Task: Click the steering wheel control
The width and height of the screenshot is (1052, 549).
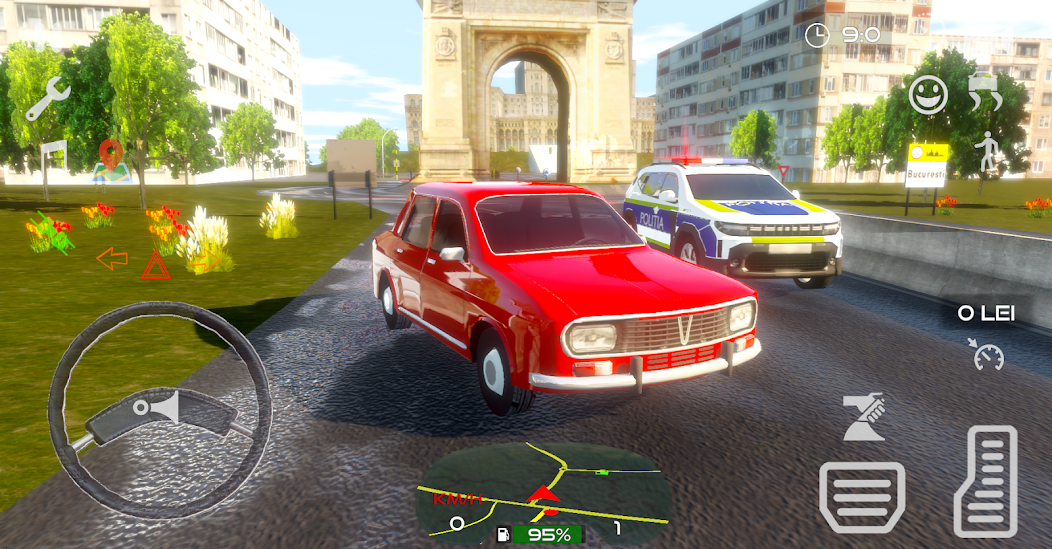Action: click(160, 410)
